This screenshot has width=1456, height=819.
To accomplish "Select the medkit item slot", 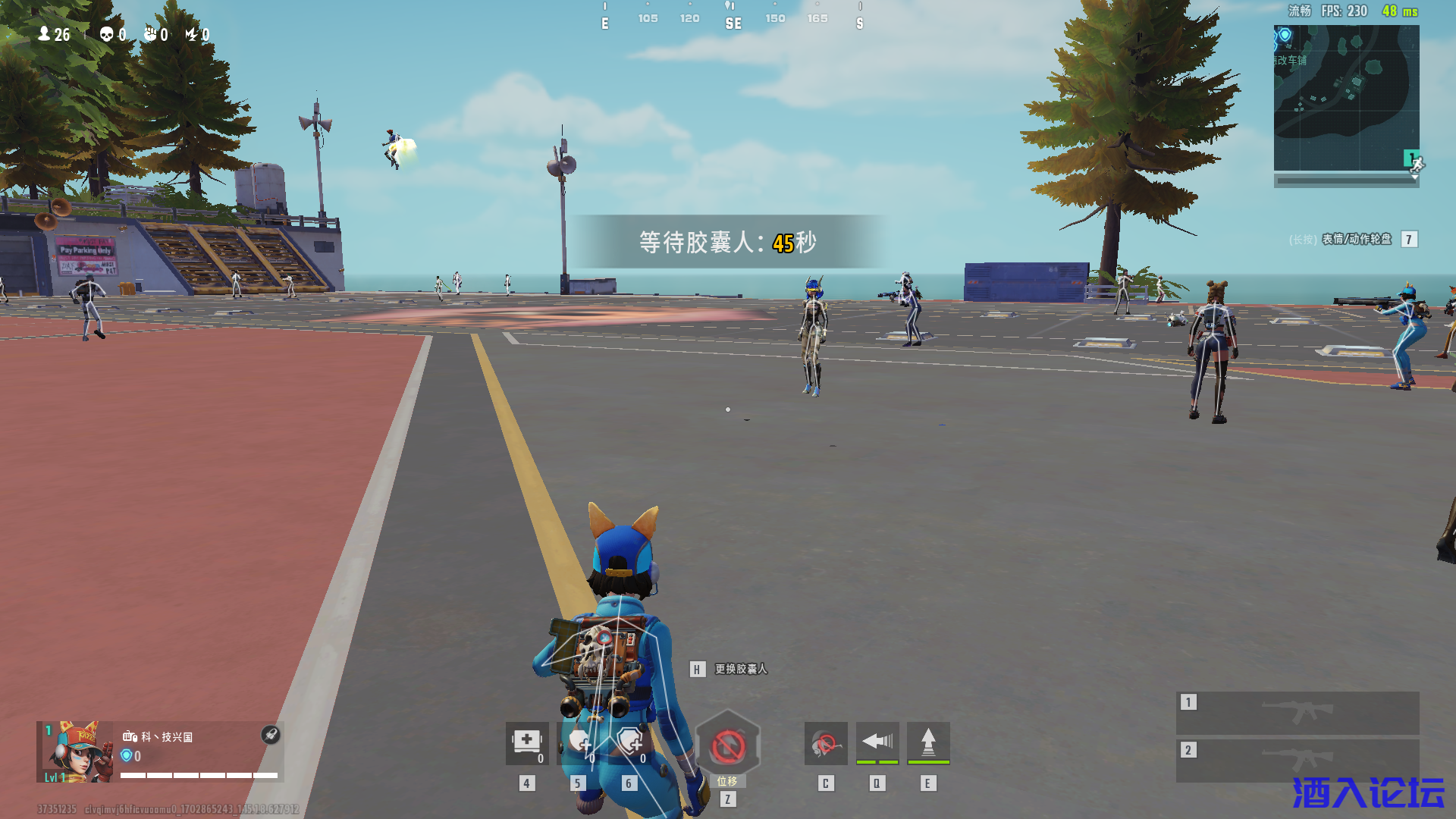I will 527,743.
